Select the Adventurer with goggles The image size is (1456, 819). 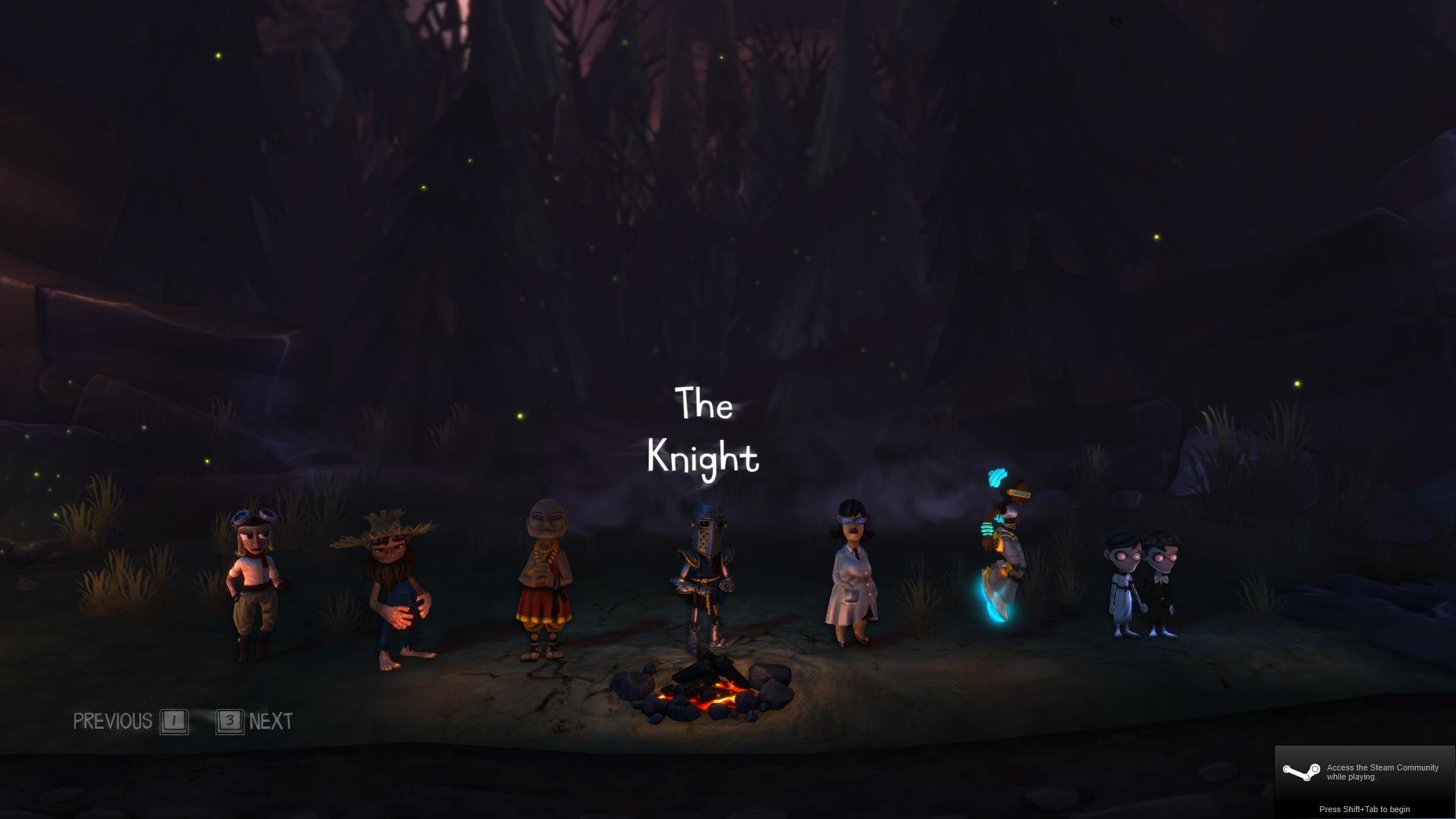tap(256, 580)
